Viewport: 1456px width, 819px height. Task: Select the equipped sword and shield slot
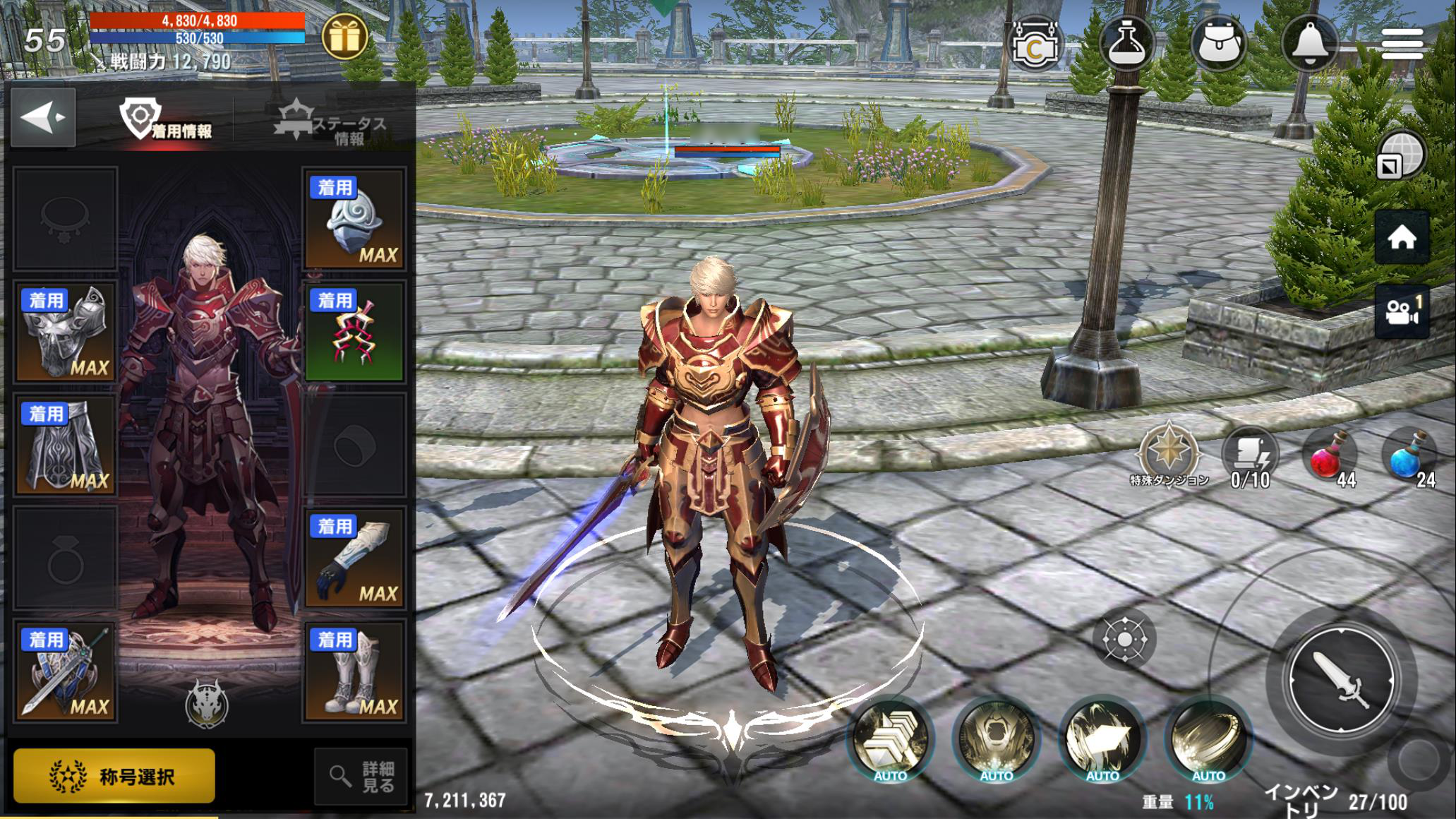point(66,671)
